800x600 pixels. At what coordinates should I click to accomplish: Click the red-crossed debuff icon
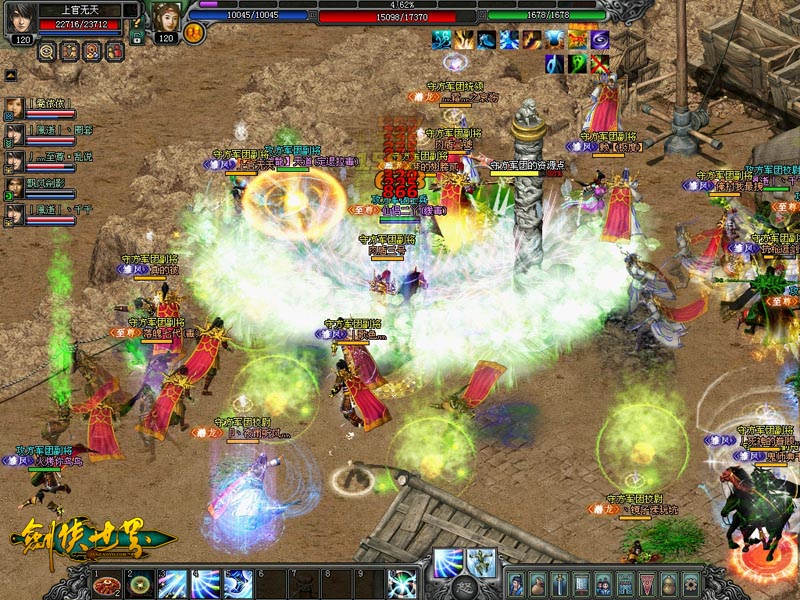coord(599,64)
